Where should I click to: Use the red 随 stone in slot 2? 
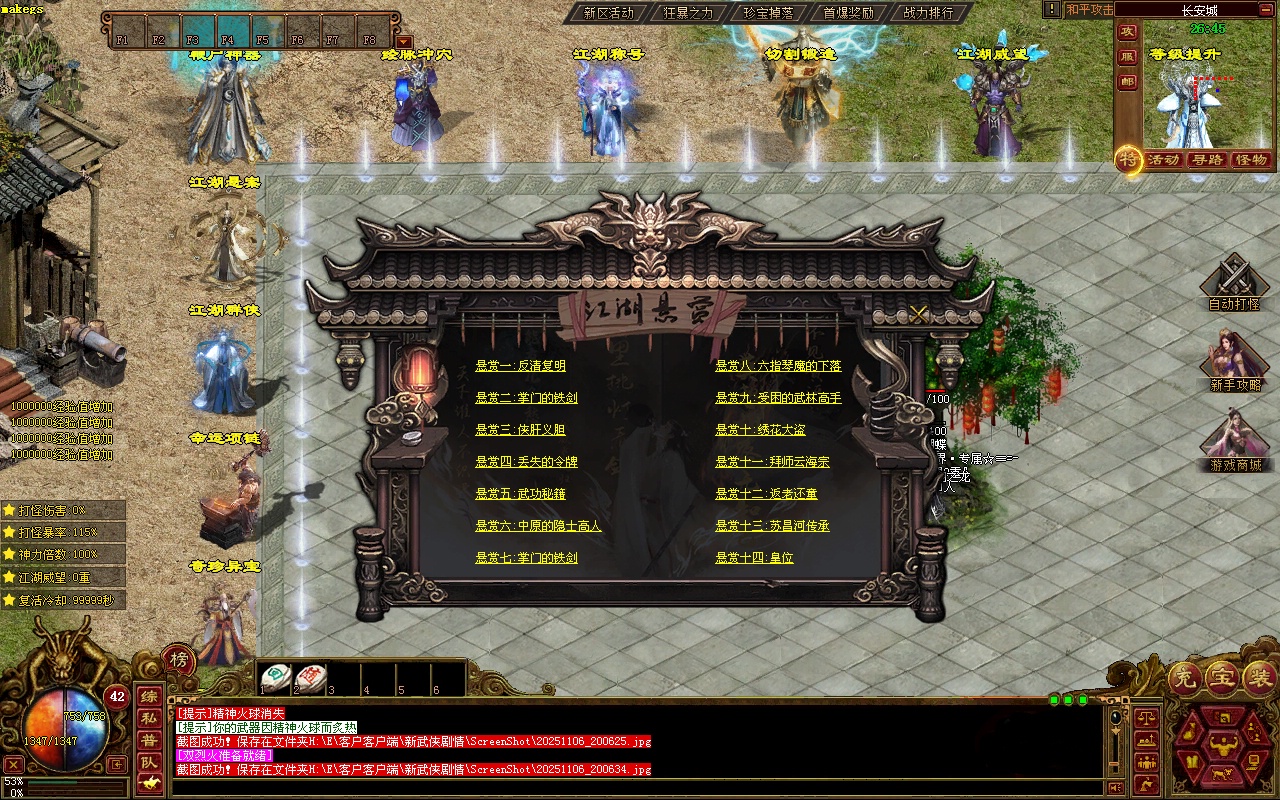click(310, 677)
